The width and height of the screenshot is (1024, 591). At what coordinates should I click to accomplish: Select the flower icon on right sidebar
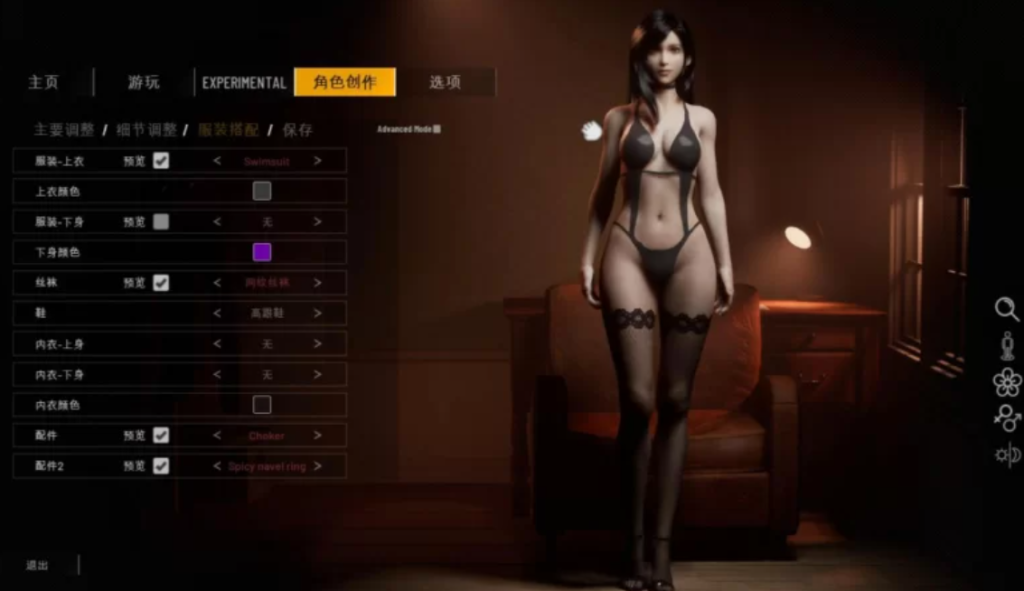(x=1006, y=382)
